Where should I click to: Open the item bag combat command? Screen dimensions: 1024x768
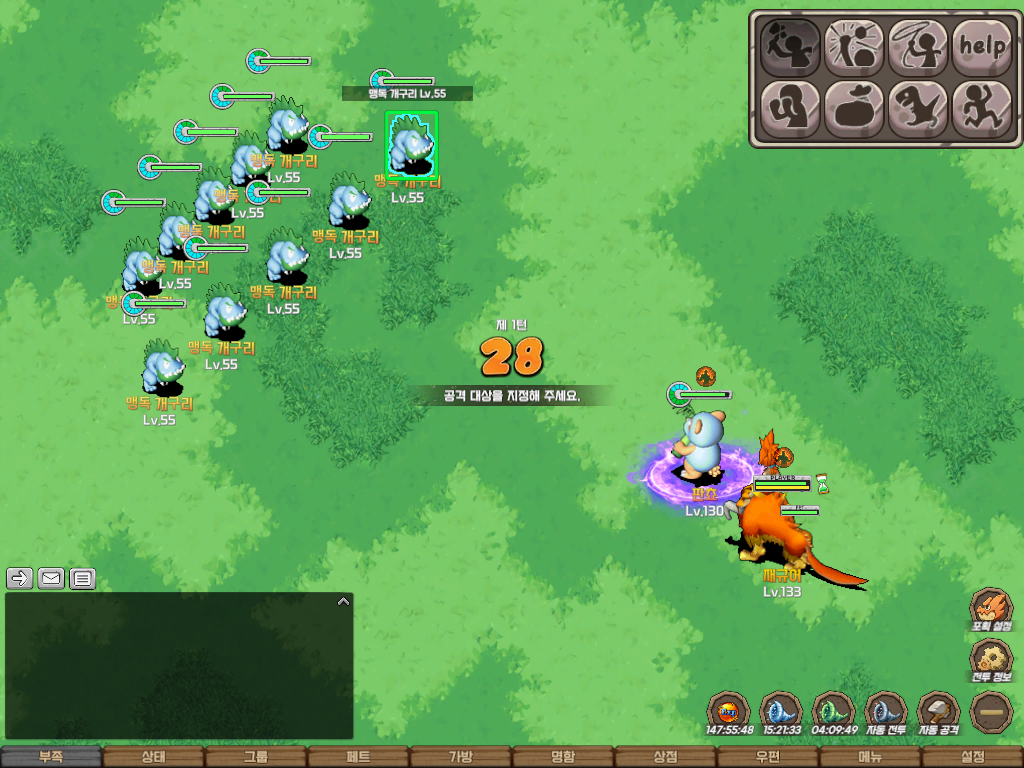pos(854,108)
